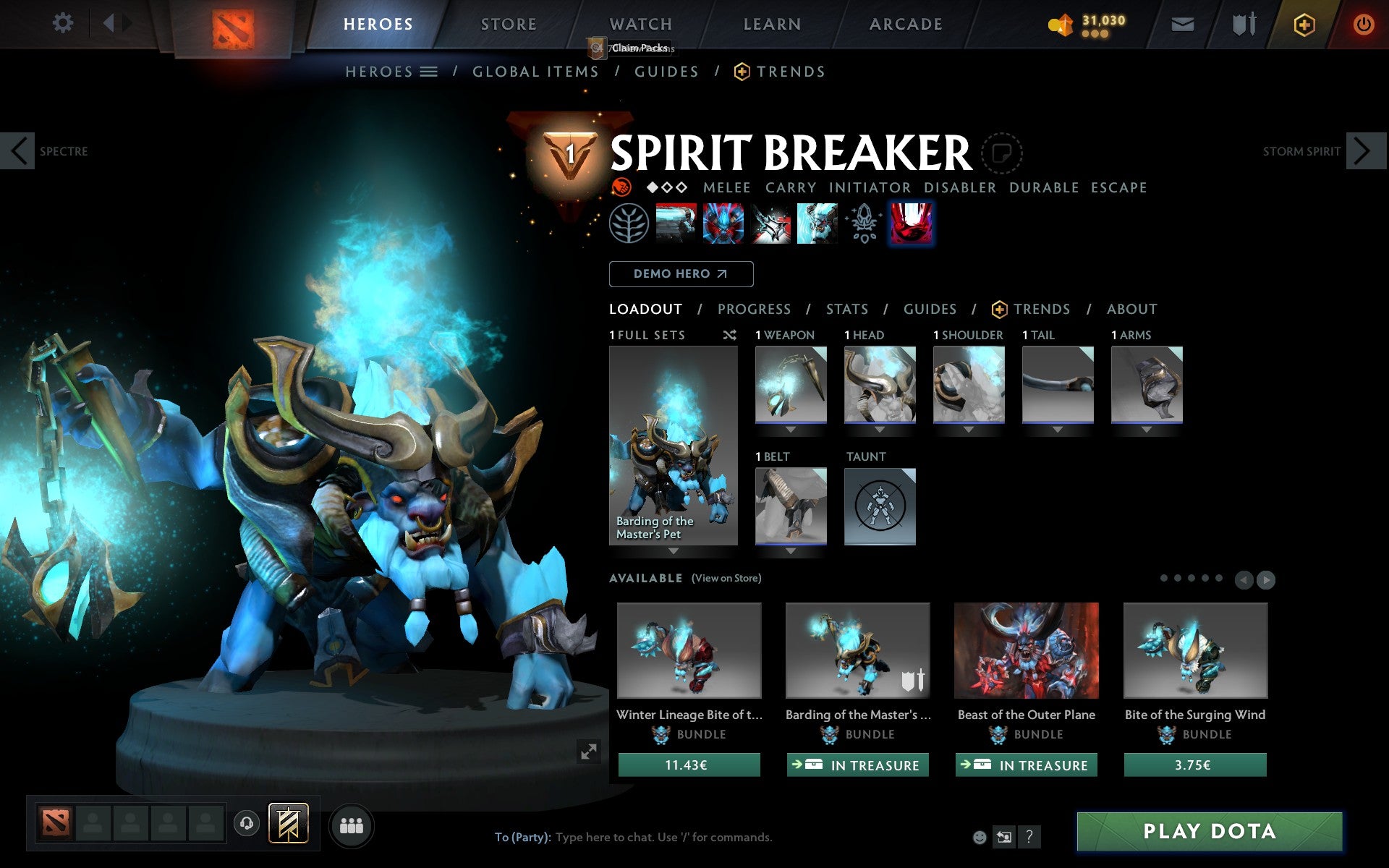Switch to the STATS tab
Image resolution: width=1389 pixels, height=868 pixels.
pyautogui.click(x=846, y=309)
